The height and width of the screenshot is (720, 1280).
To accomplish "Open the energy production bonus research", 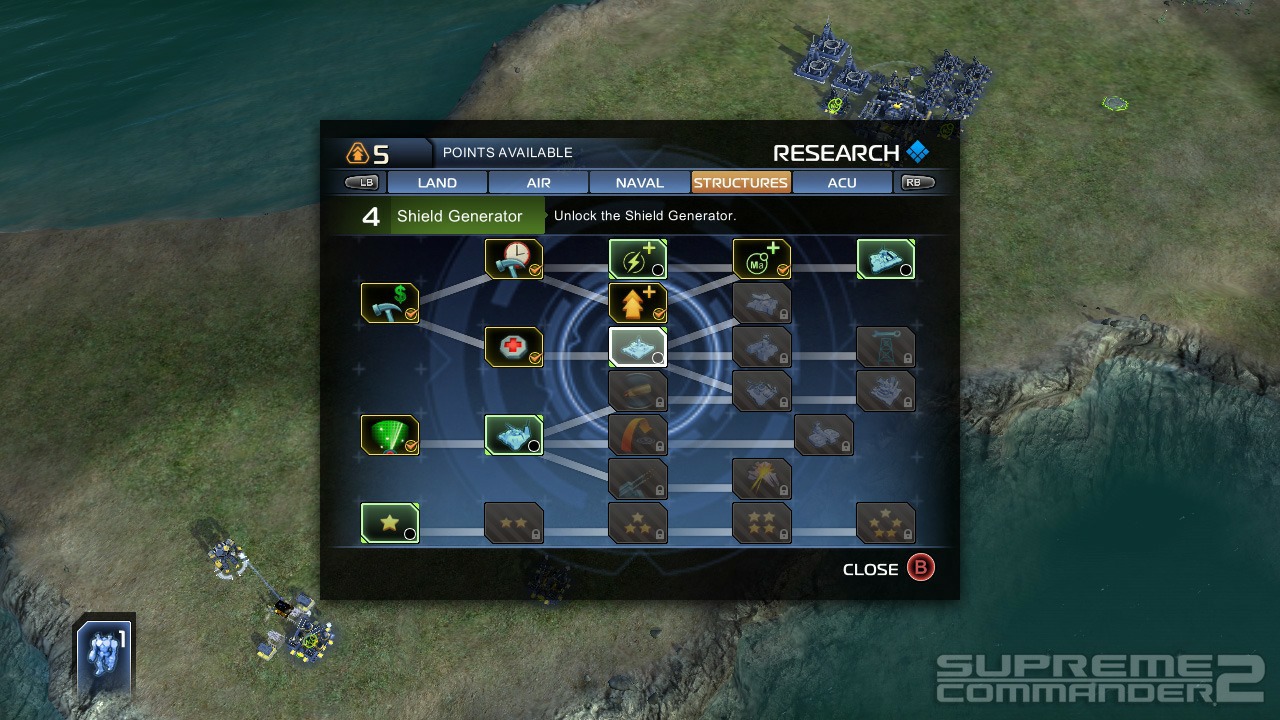I will [x=637, y=258].
